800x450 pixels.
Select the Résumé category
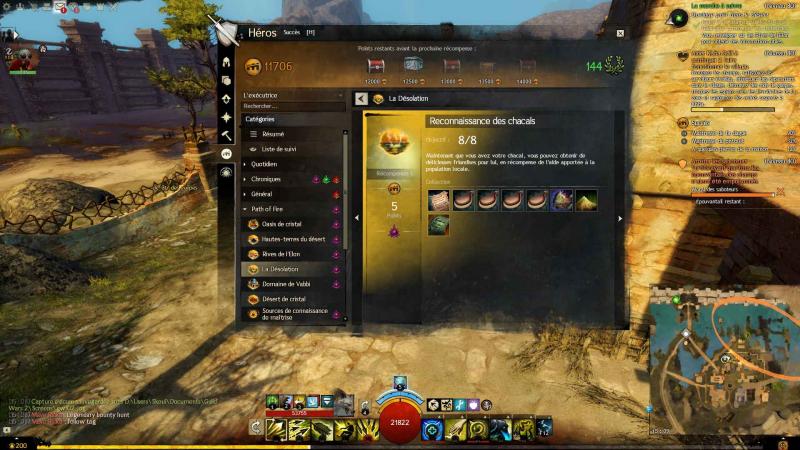[274, 133]
